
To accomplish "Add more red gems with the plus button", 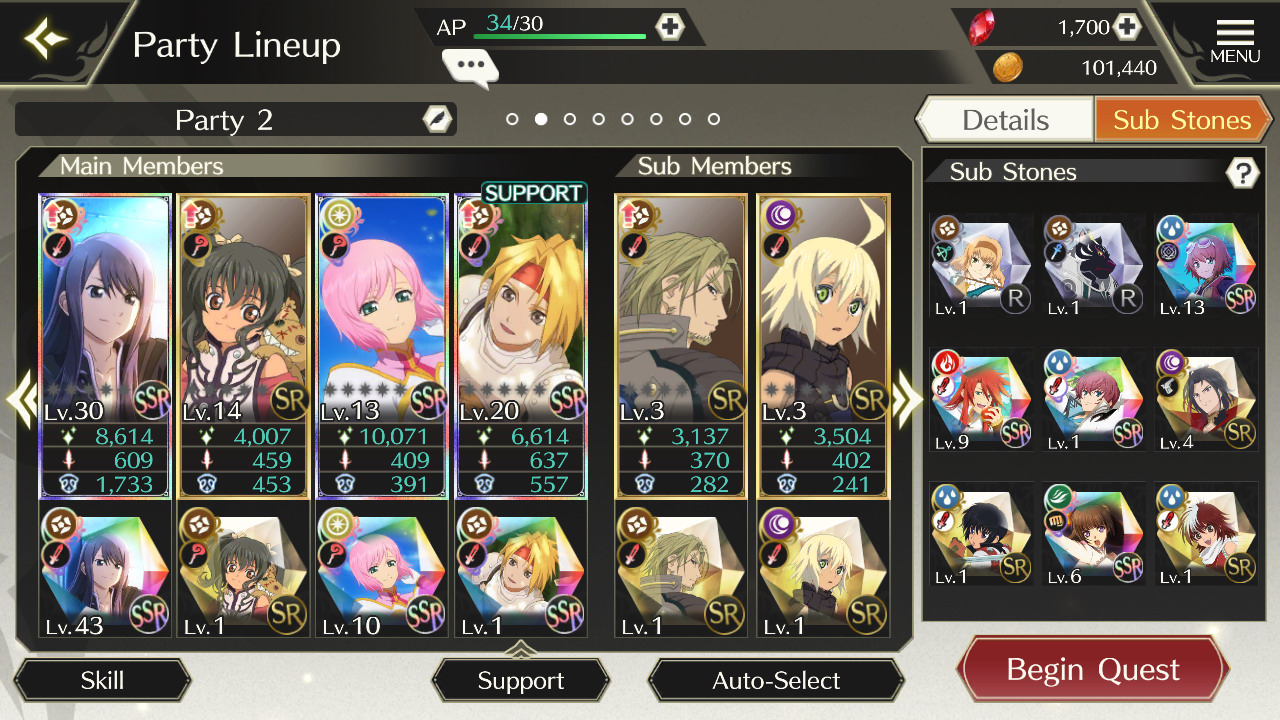I will 1127,27.
